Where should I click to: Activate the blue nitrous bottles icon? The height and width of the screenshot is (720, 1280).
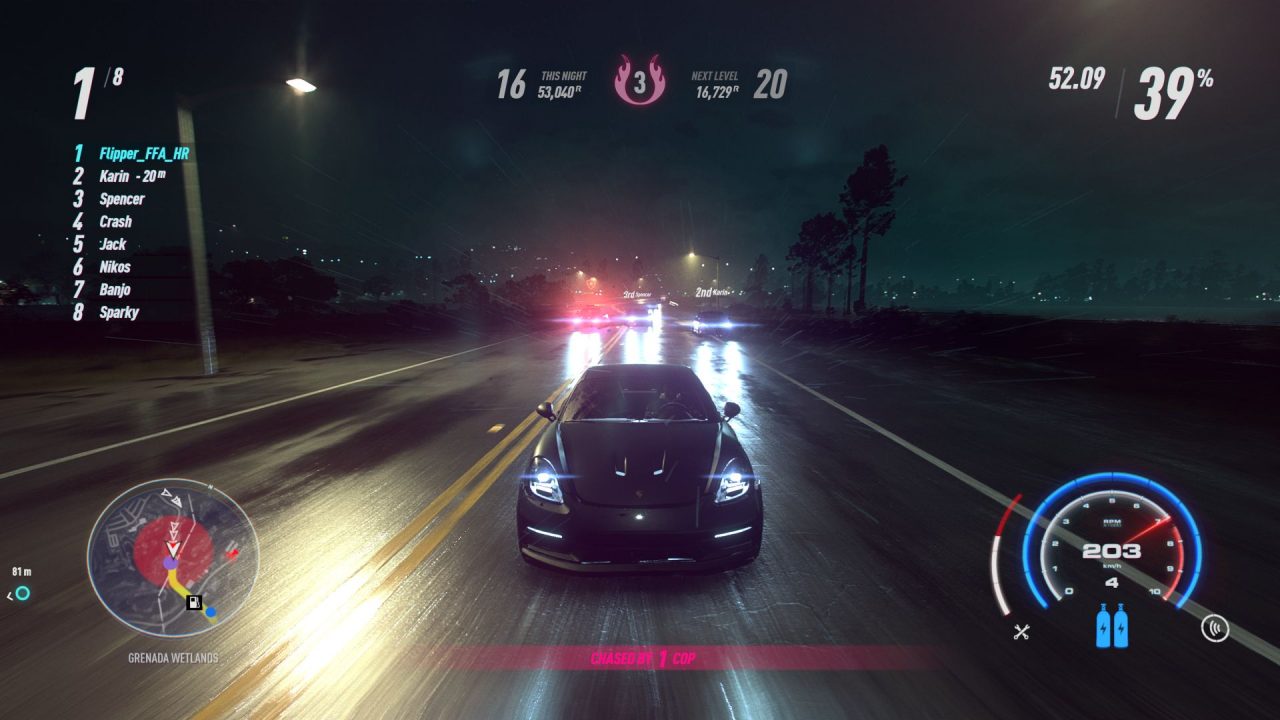point(1112,627)
